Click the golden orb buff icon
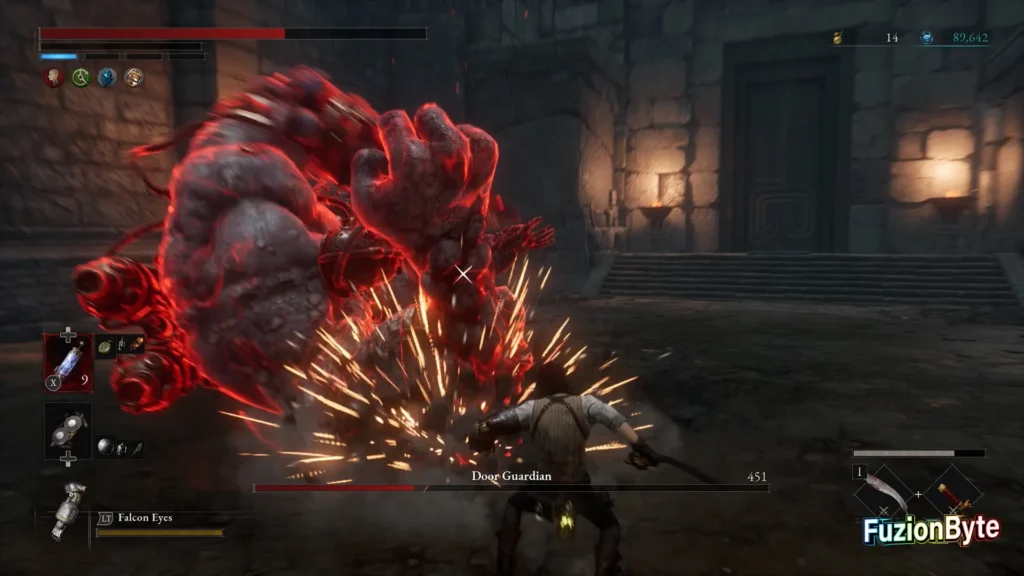 click(x=133, y=78)
